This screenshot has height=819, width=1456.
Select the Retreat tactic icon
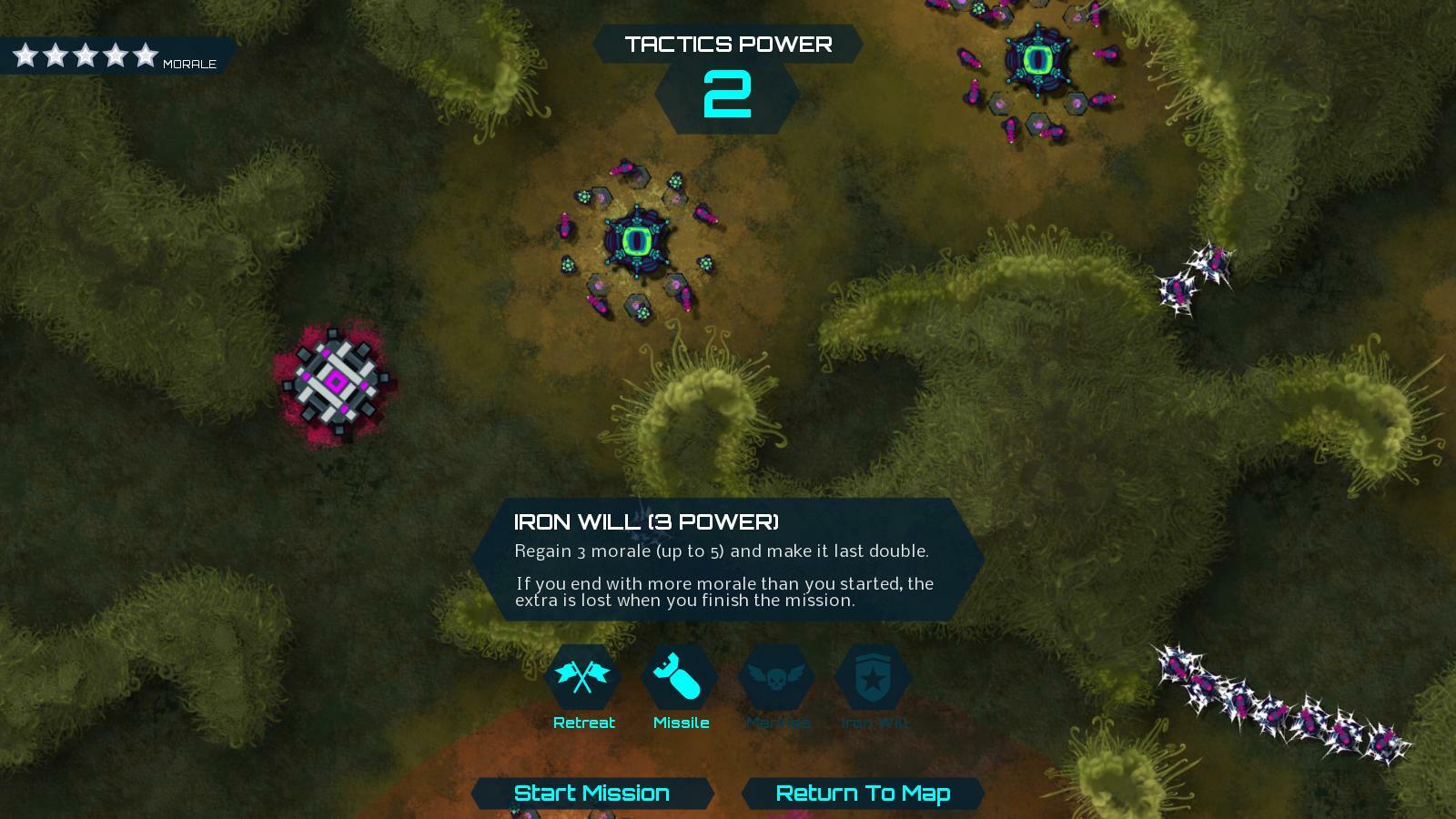(583, 675)
